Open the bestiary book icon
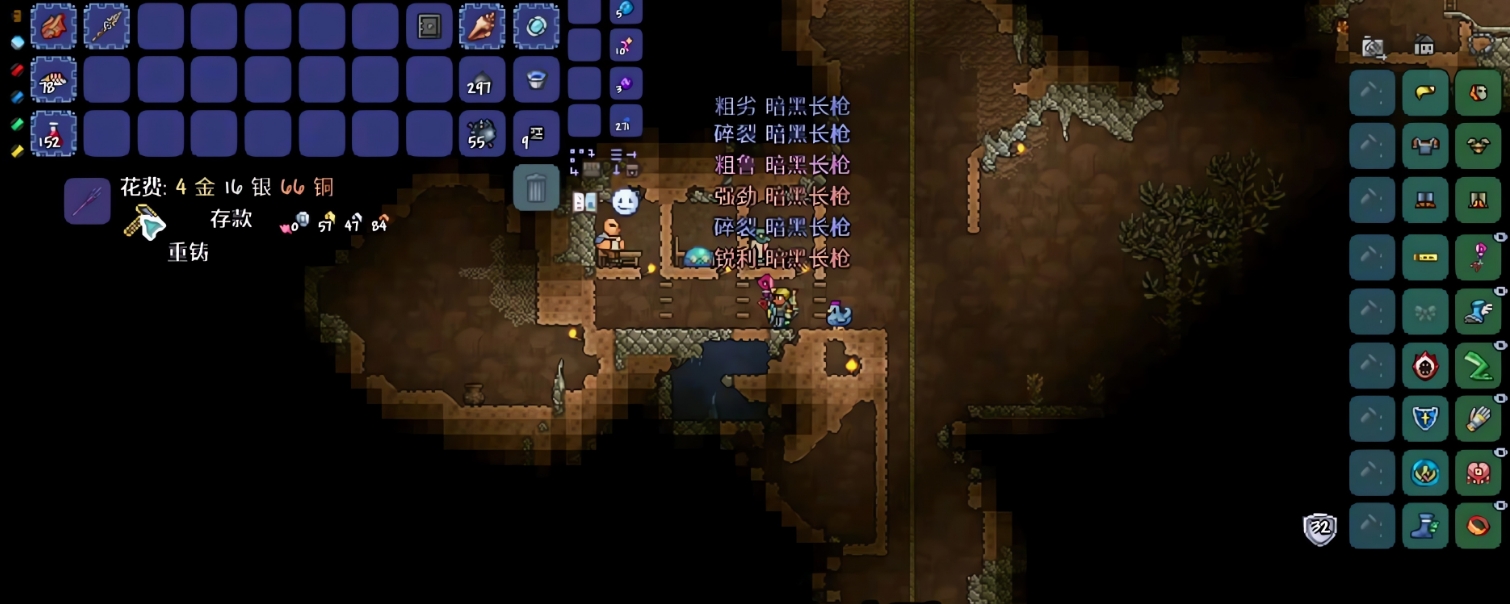 click(584, 202)
